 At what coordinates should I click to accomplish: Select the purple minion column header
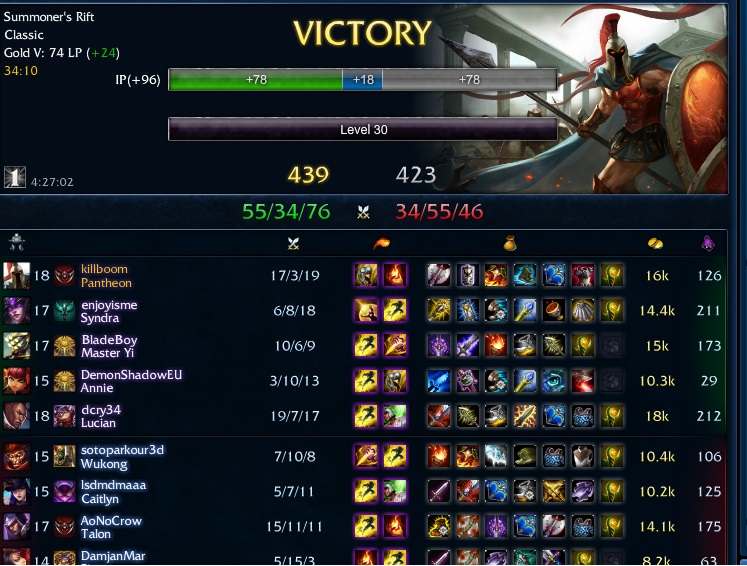click(709, 243)
